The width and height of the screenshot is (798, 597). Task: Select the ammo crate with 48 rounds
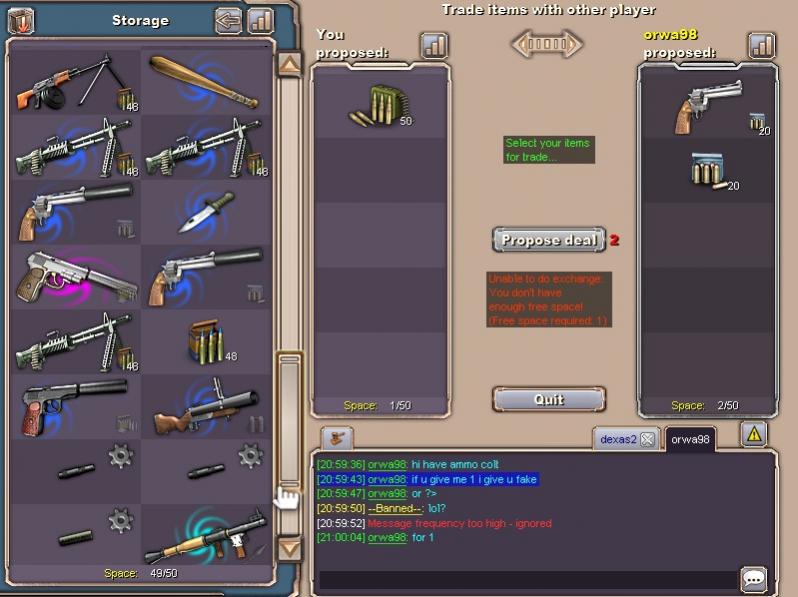[205, 341]
